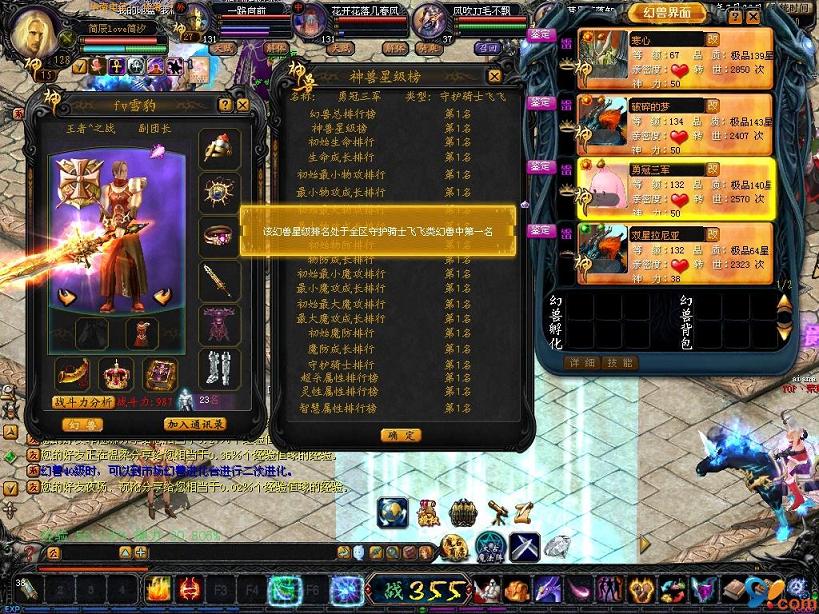The height and width of the screenshot is (614, 819).
Task: Open the 战斗力分析 combat power analysis
Action: pyautogui.click(x=83, y=402)
